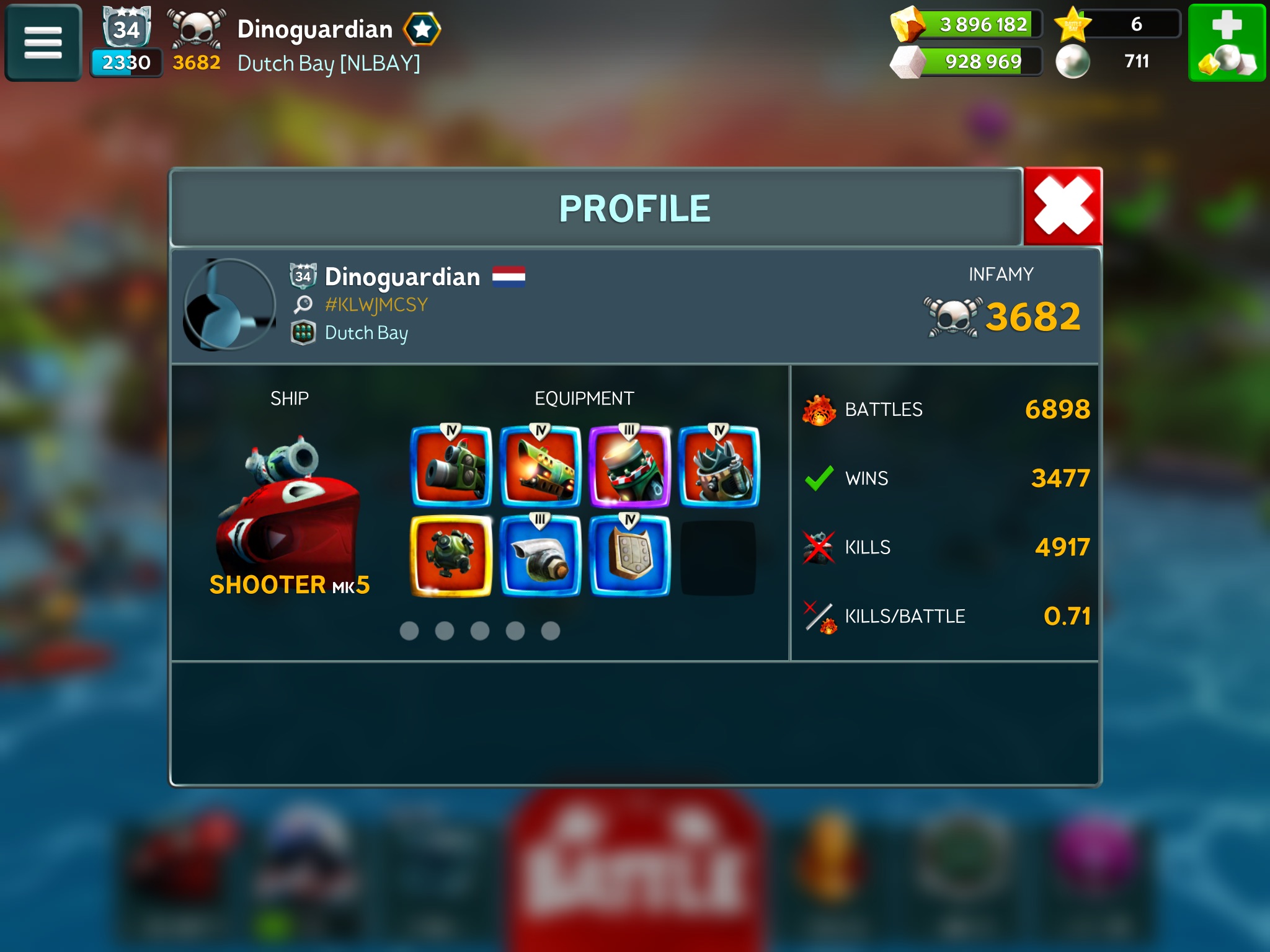
Task: Tap the green add currency button
Action: (1226, 43)
